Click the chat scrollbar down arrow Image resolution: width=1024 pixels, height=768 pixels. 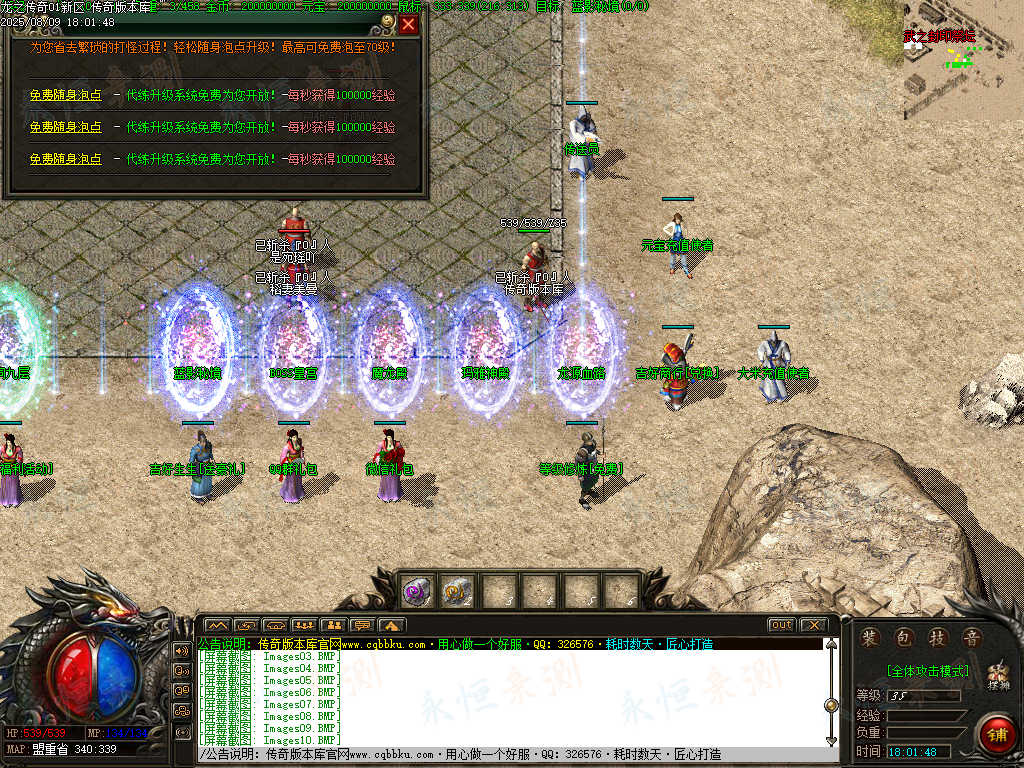831,740
